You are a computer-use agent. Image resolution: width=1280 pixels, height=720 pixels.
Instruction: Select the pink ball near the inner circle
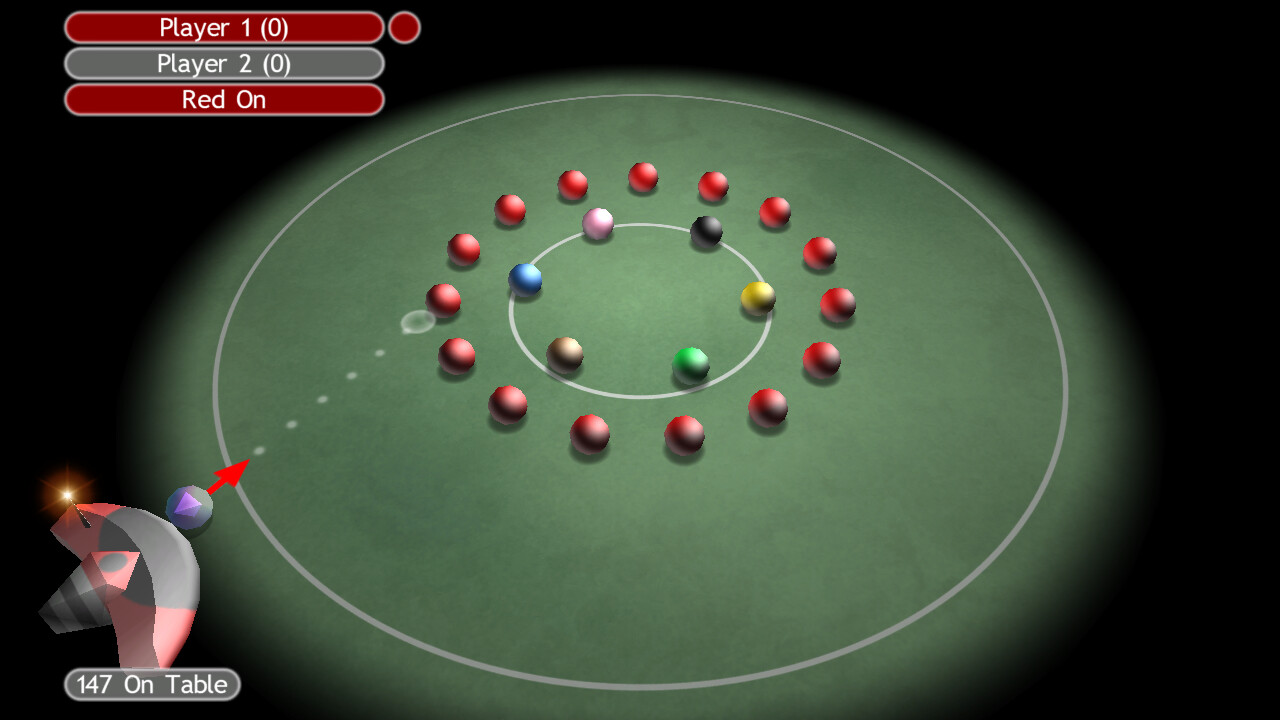(597, 227)
